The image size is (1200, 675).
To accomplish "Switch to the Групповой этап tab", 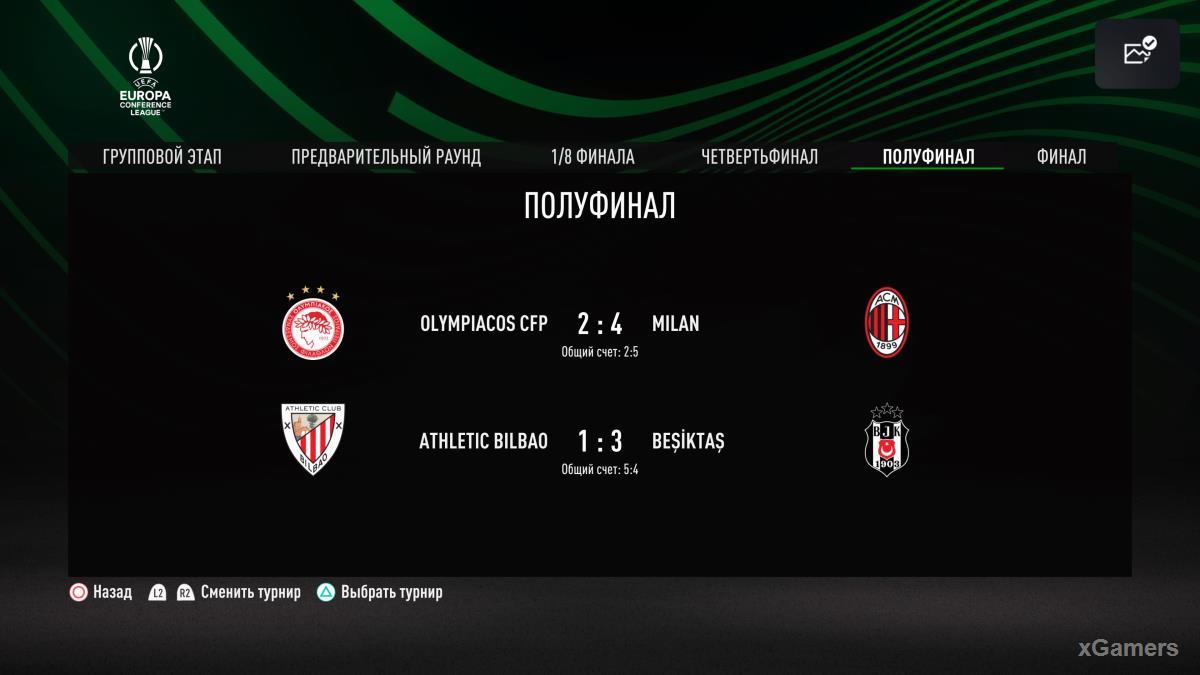I will click(162, 157).
